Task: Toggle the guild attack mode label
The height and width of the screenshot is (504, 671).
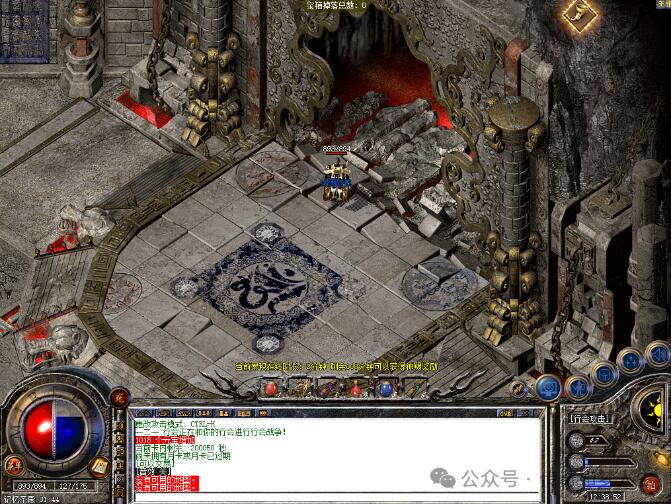Action: coord(591,420)
